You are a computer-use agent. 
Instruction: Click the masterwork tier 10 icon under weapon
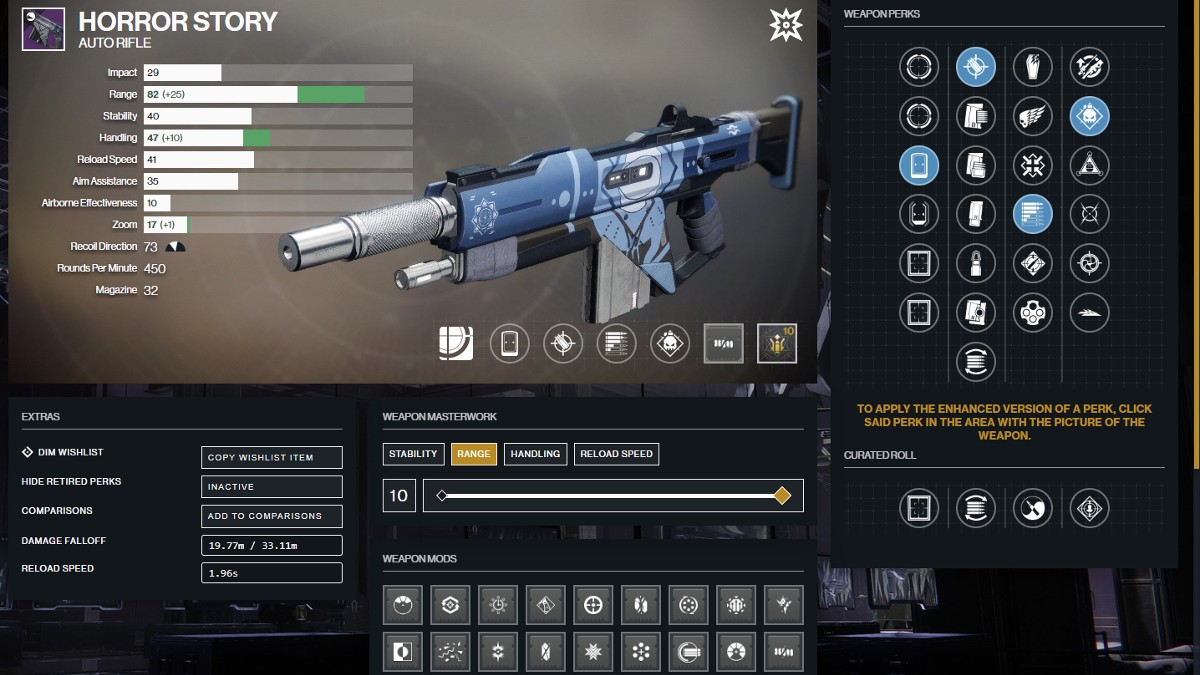(776, 344)
